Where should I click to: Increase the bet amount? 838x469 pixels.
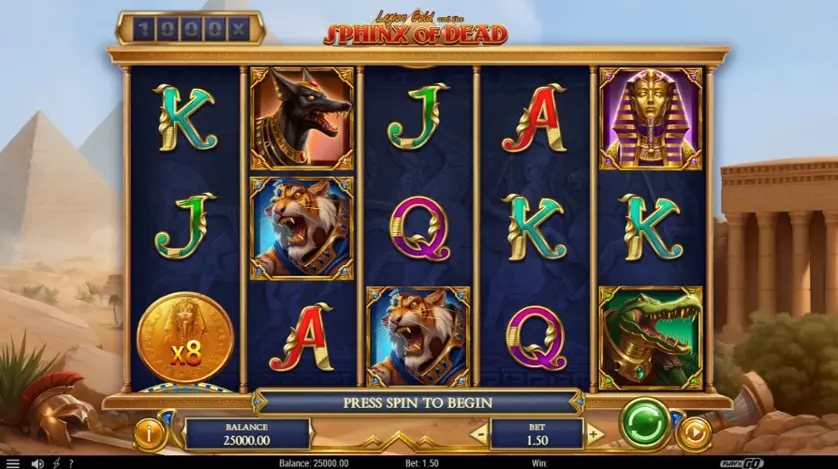(x=594, y=434)
